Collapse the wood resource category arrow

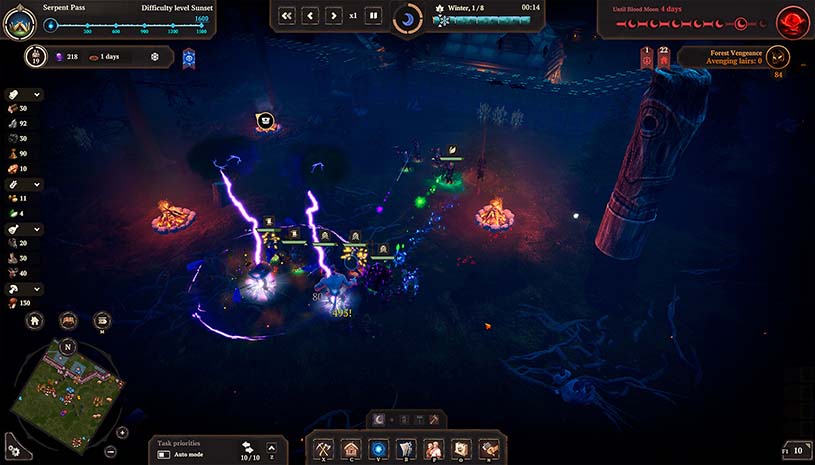[38, 95]
